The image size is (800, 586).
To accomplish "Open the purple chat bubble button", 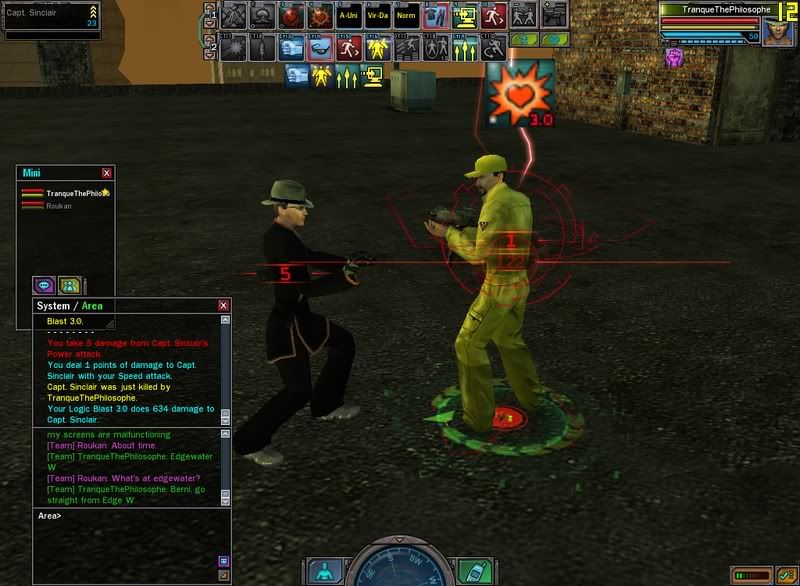I will (x=43, y=286).
